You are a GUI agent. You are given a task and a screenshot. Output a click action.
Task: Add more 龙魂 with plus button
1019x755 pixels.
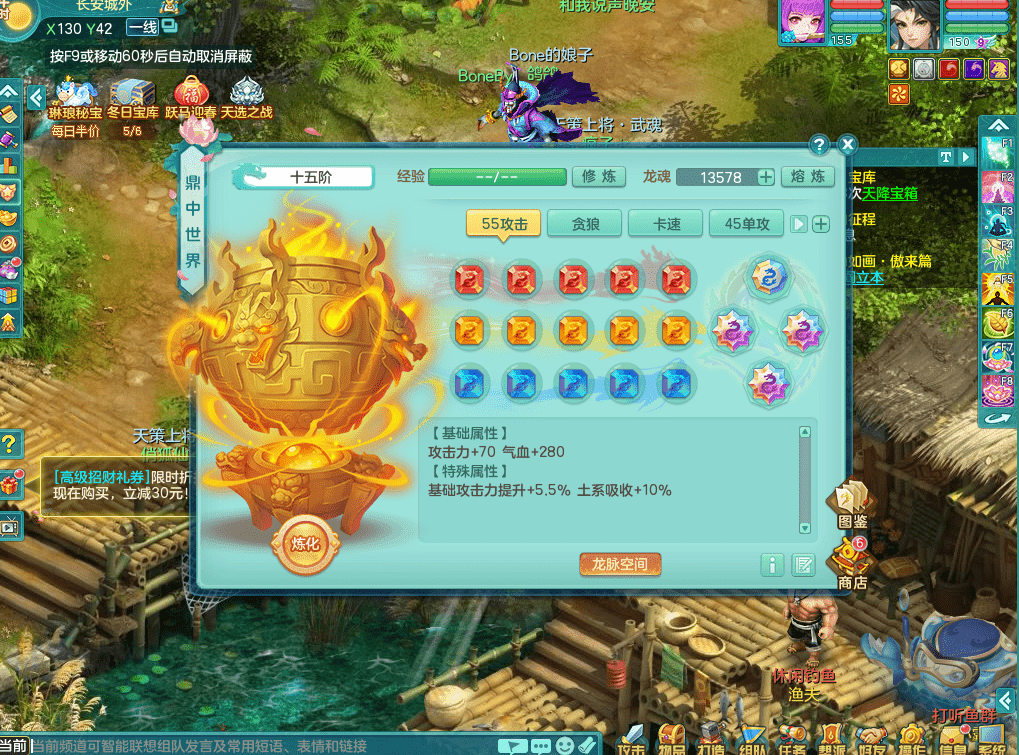766,178
